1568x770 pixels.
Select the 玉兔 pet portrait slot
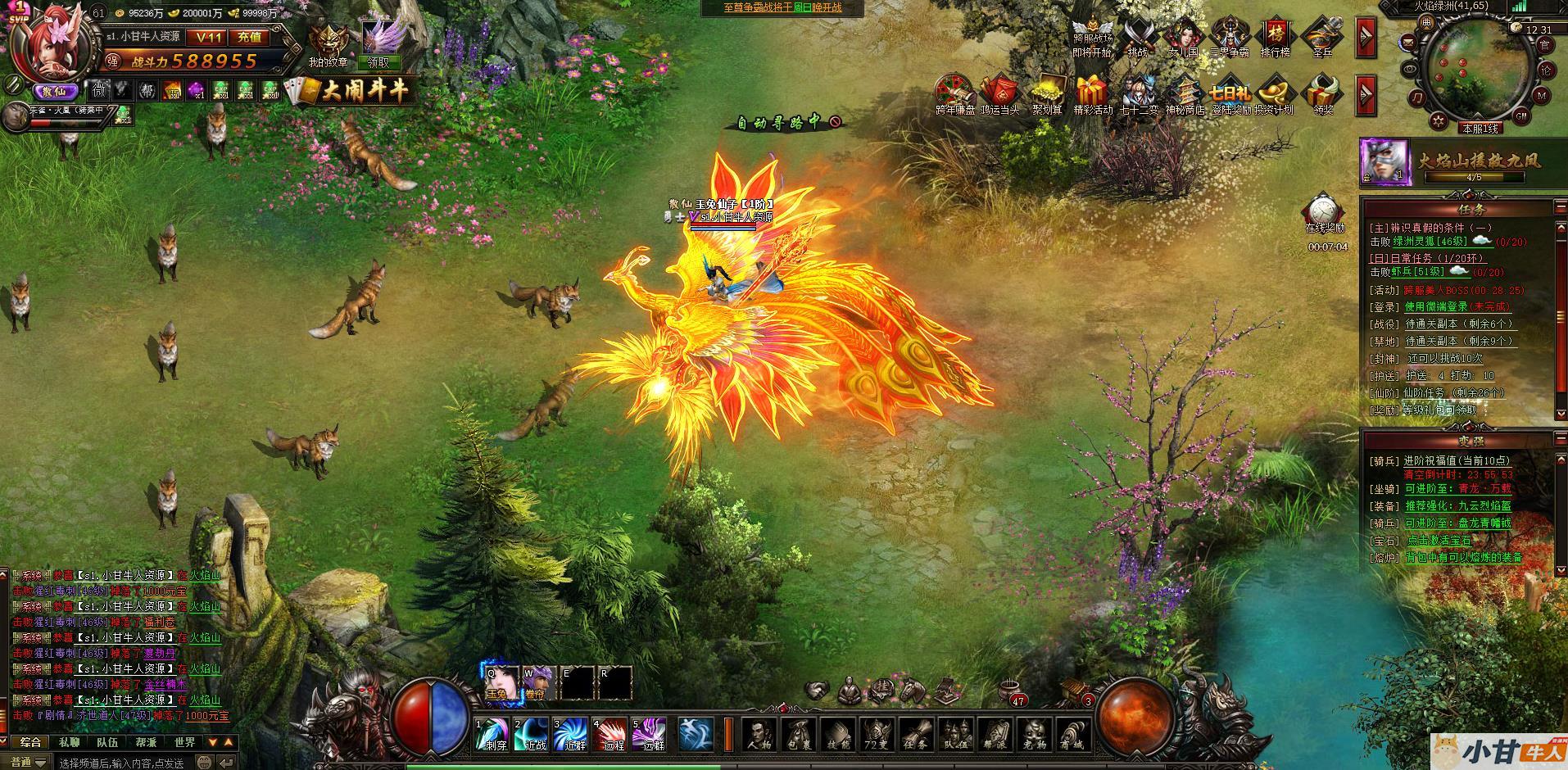(x=498, y=683)
